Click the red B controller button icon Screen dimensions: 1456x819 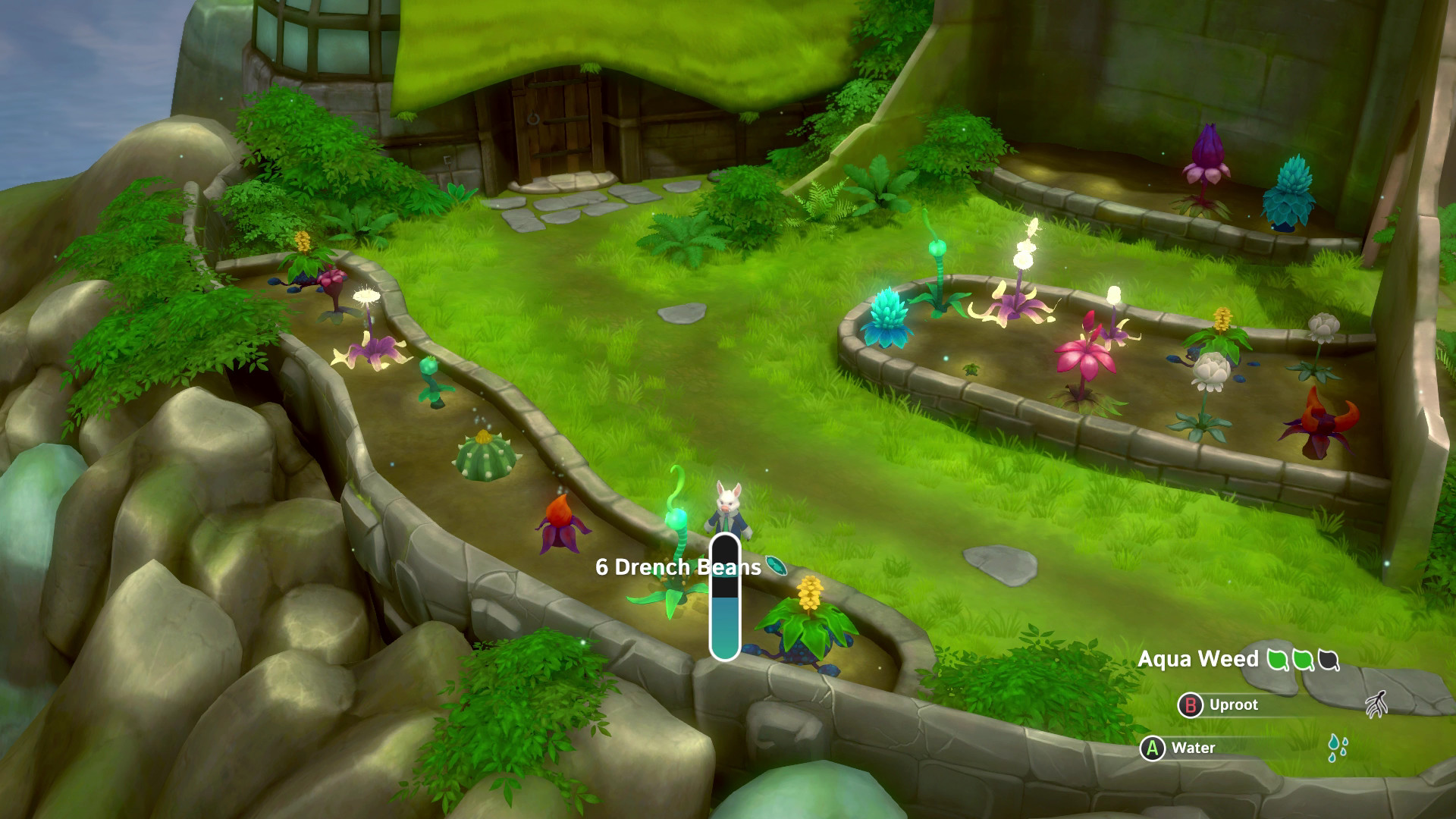click(x=1192, y=706)
